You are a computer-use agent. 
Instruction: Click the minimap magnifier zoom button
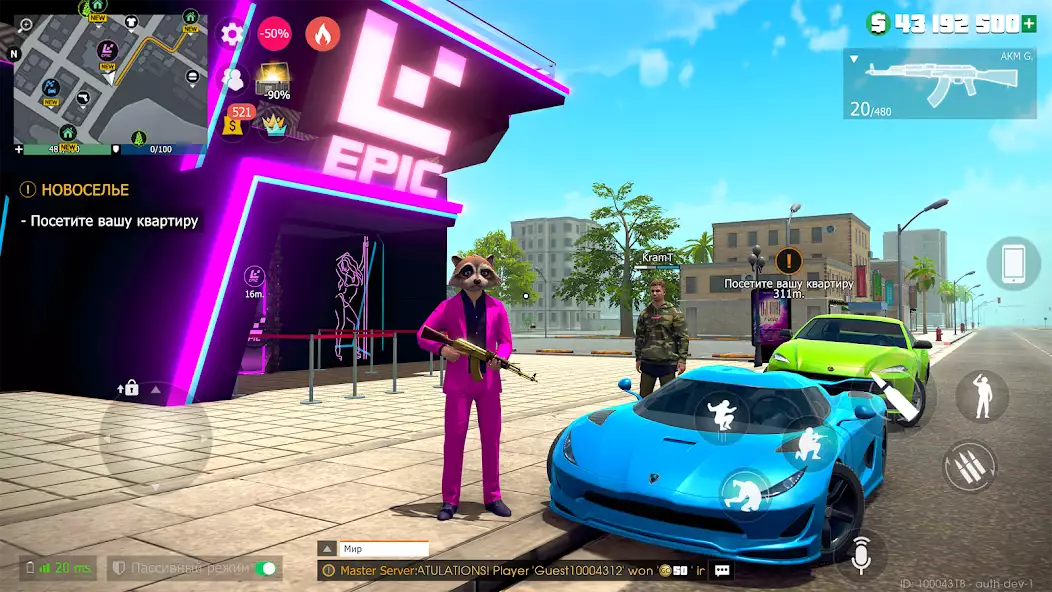tap(25, 25)
